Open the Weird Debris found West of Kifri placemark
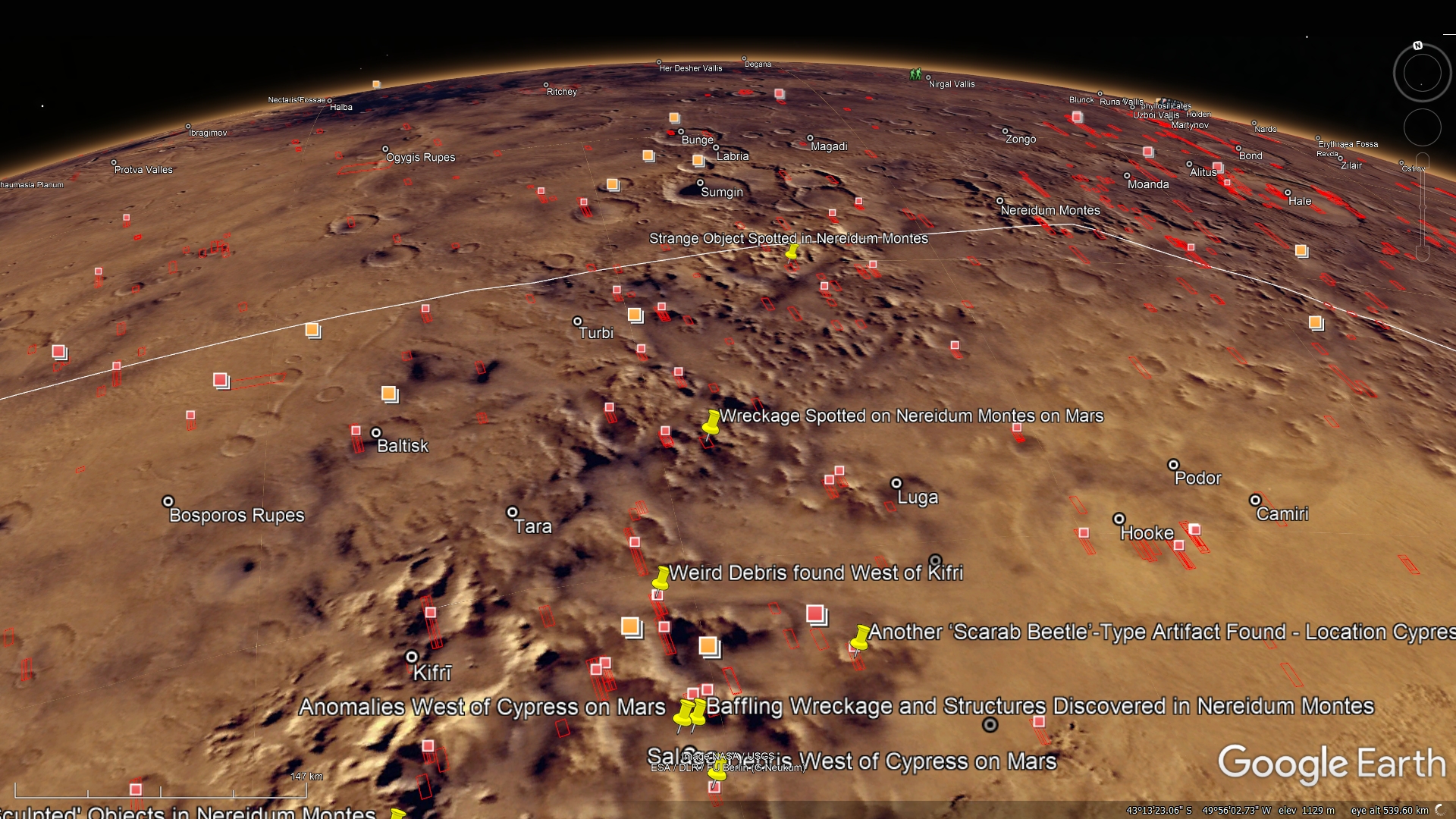The width and height of the screenshot is (1456, 819). tap(661, 579)
